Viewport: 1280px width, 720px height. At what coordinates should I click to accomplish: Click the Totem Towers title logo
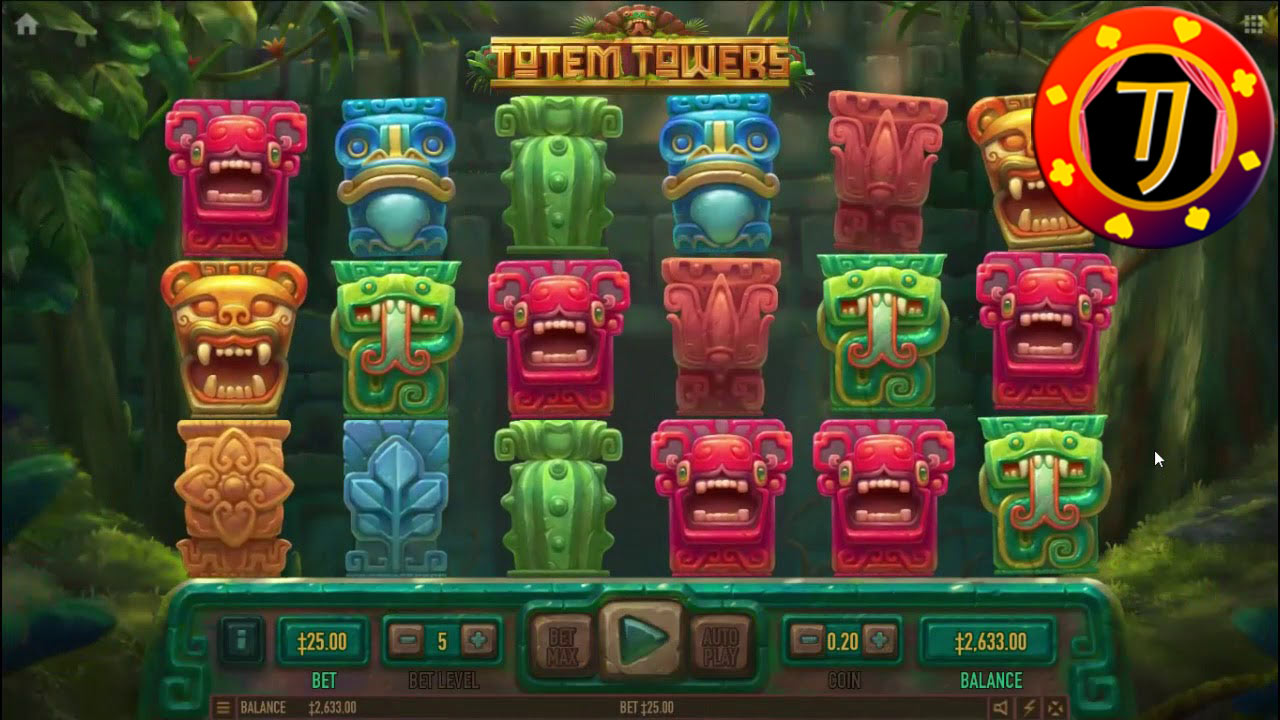(x=638, y=55)
